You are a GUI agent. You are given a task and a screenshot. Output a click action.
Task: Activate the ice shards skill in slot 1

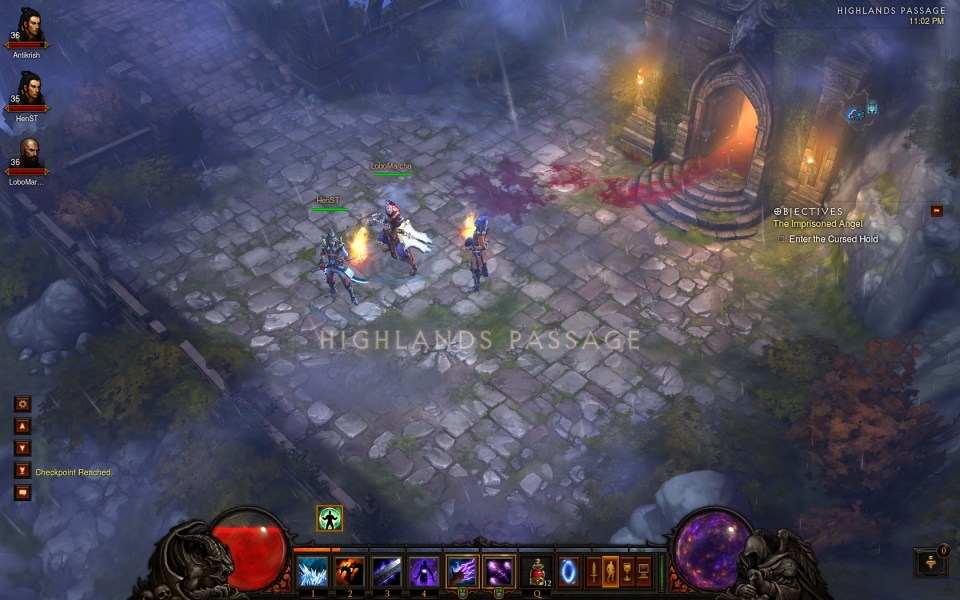(x=312, y=572)
